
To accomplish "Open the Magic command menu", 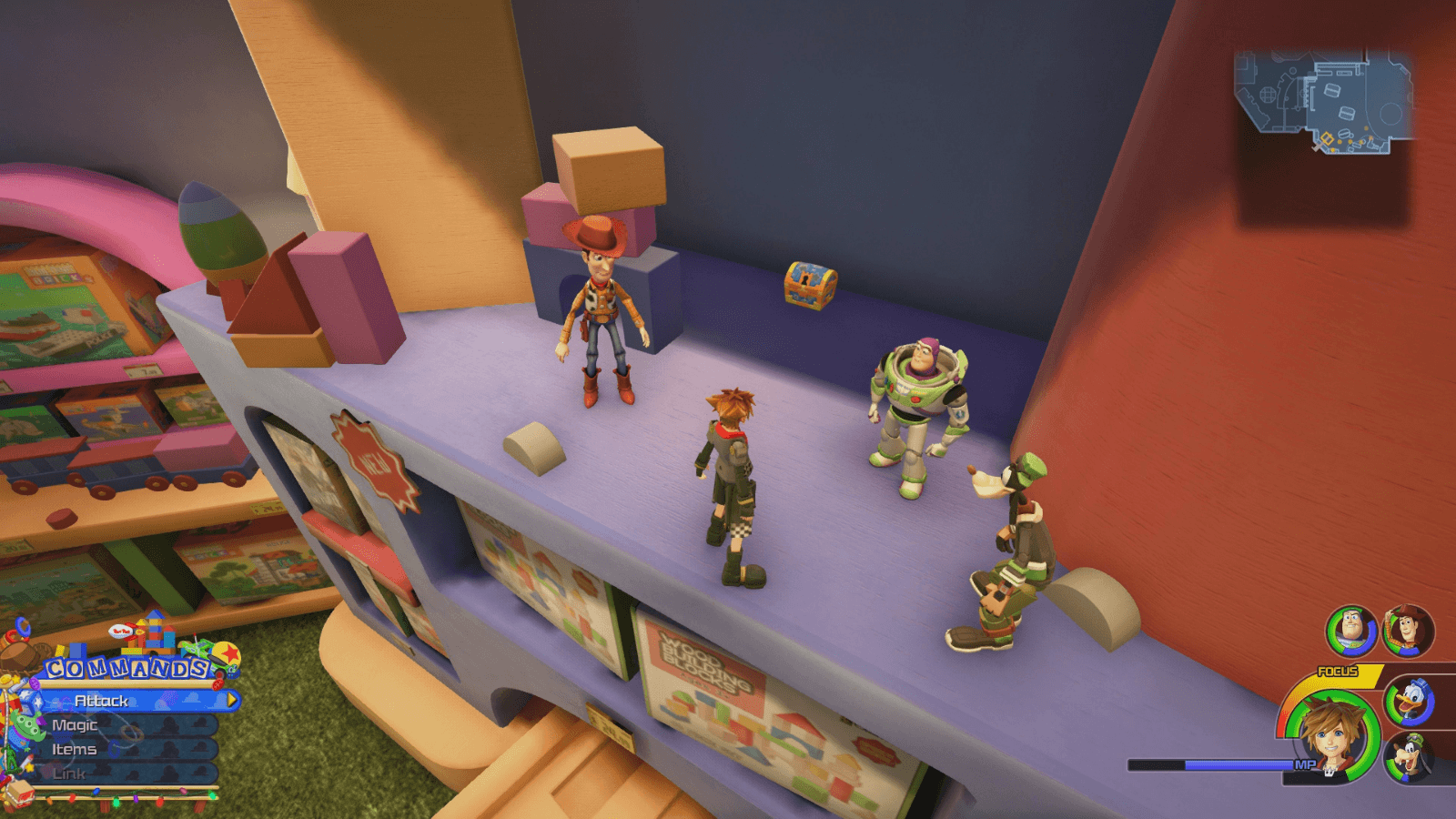I will [x=75, y=725].
